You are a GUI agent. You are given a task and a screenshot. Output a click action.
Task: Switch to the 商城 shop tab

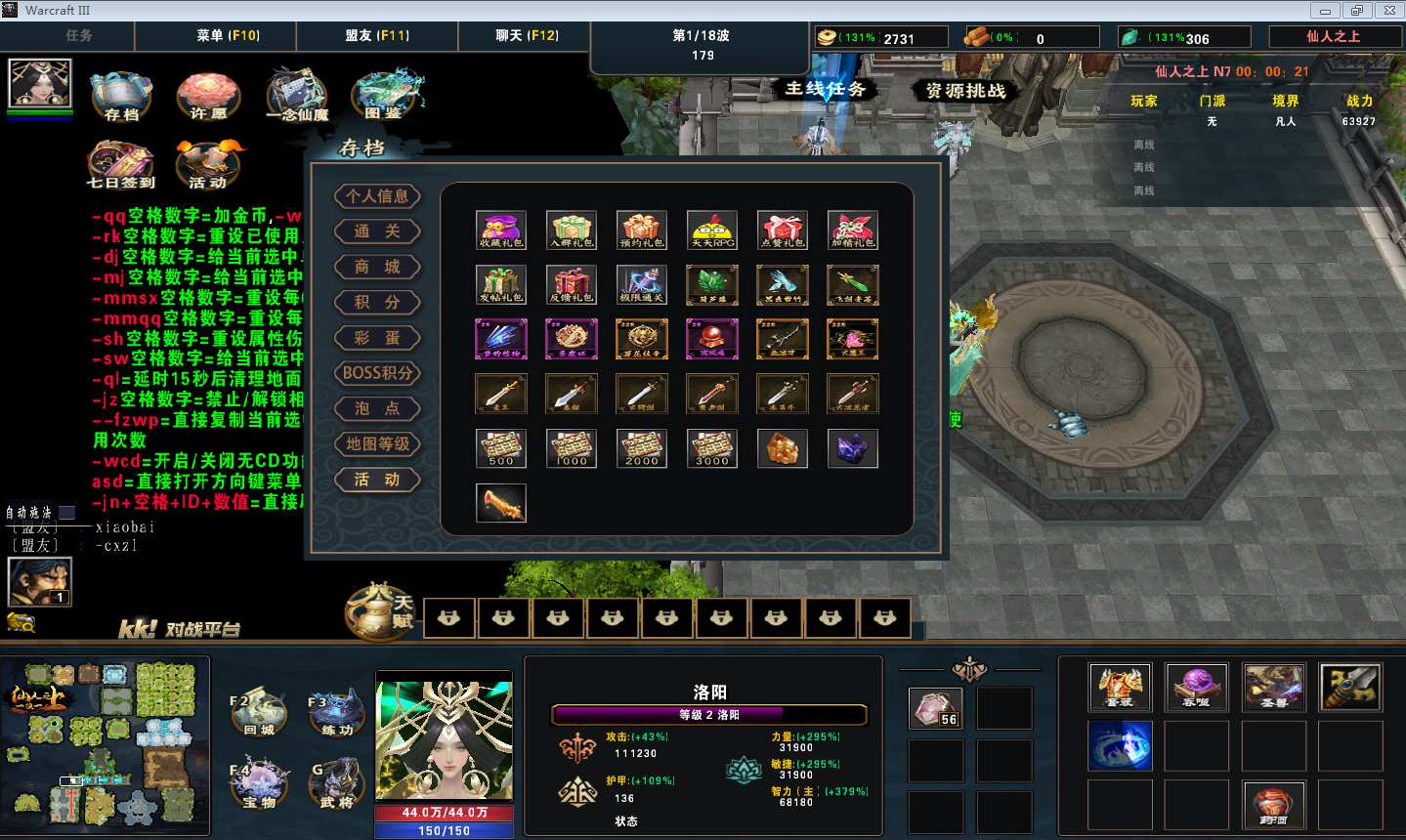(x=377, y=268)
